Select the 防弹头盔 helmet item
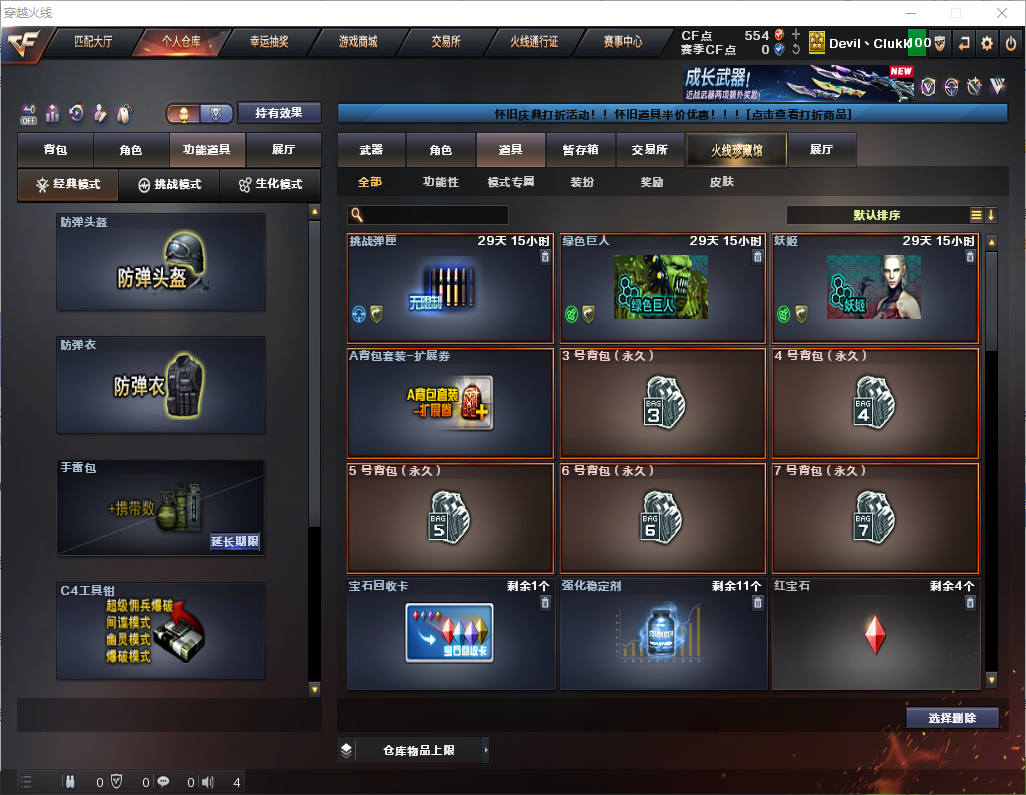This screenshot has height=795, width=1026. pyautogui.click(x=161, y=262)
